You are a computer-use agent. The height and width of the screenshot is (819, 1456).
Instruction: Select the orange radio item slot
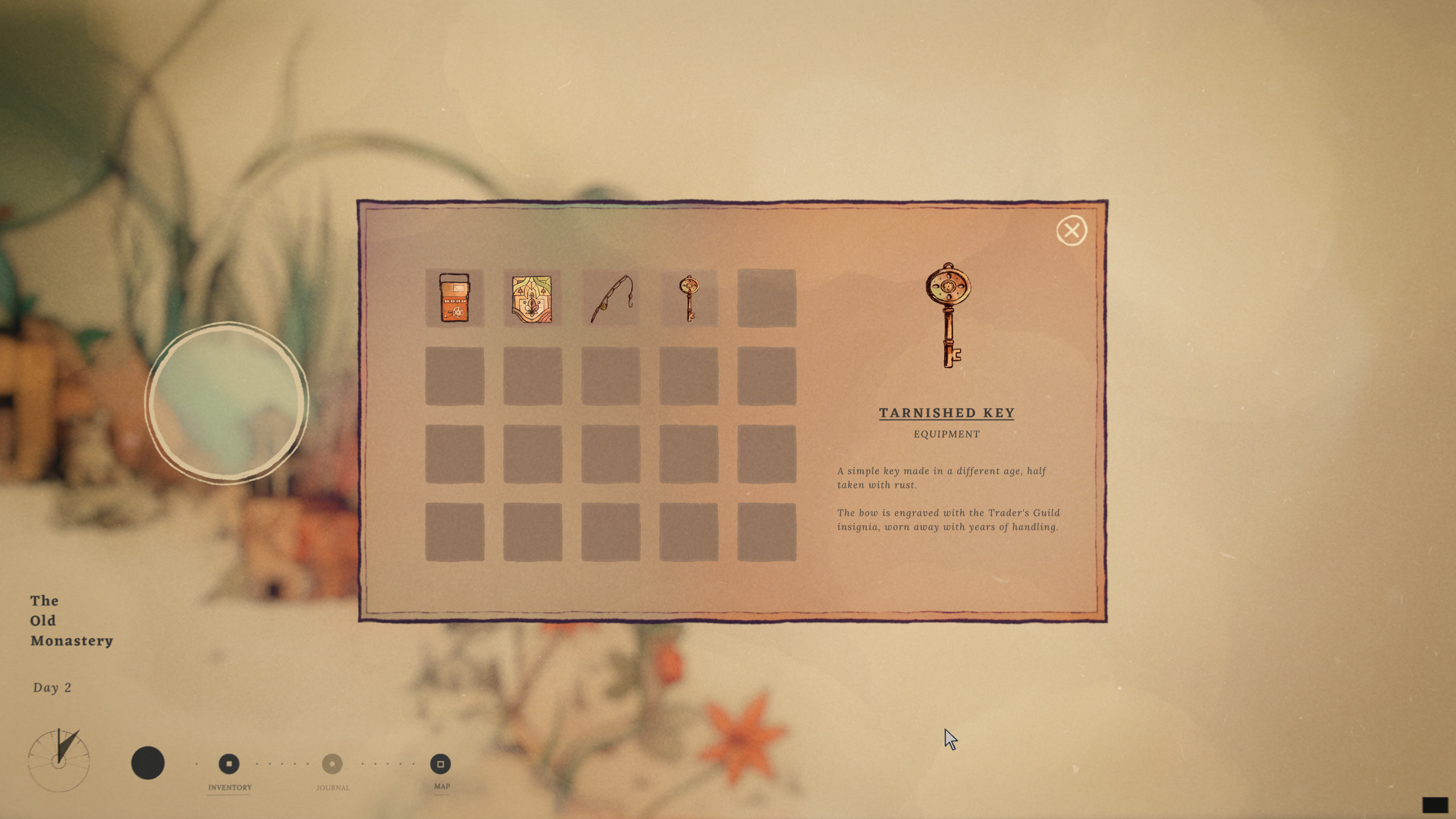[x=454, y=298]
